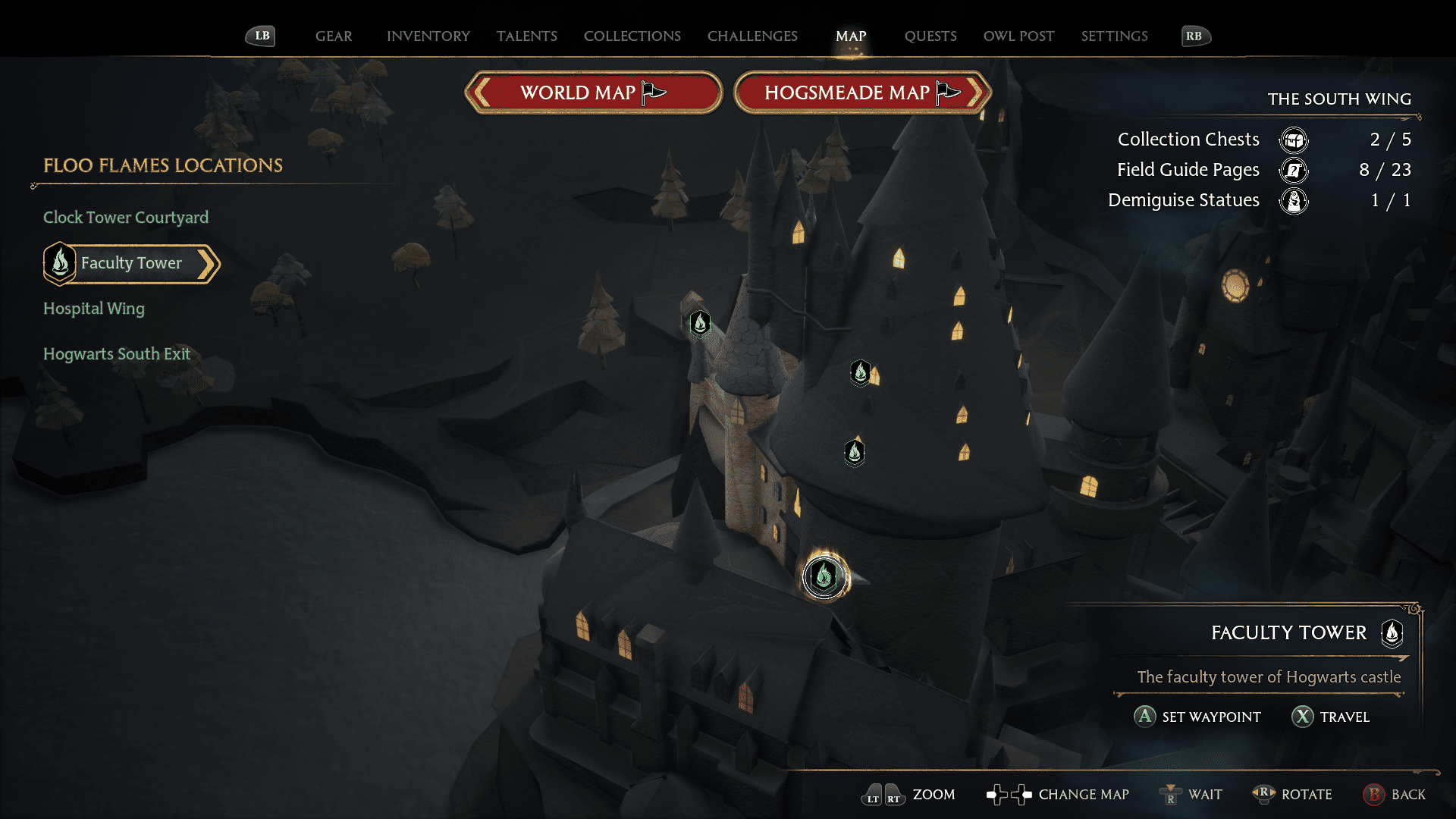This screenshot has width=1456, height=819.
Task: Open the Gear tab
Action: pos(334,36)
